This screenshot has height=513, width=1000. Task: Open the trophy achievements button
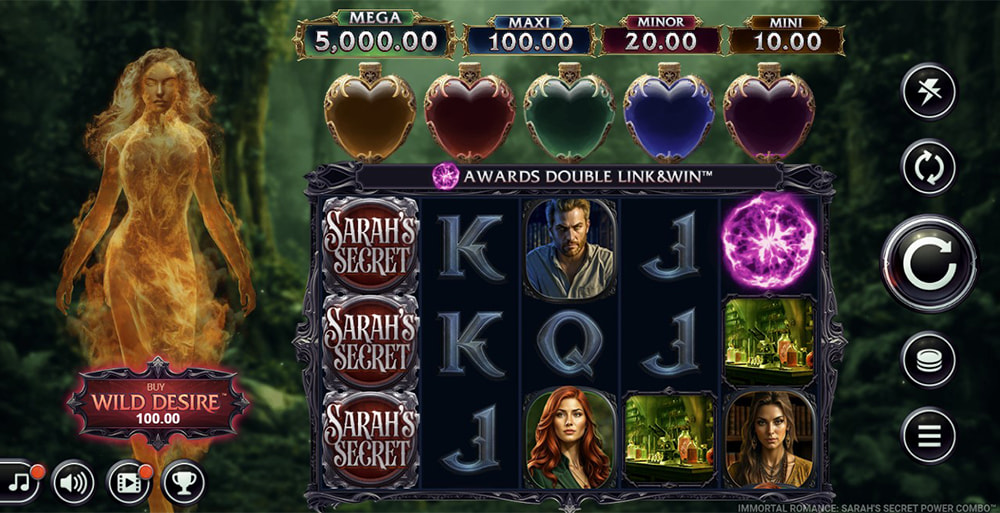pyautogui.click(x=183, y=484)
